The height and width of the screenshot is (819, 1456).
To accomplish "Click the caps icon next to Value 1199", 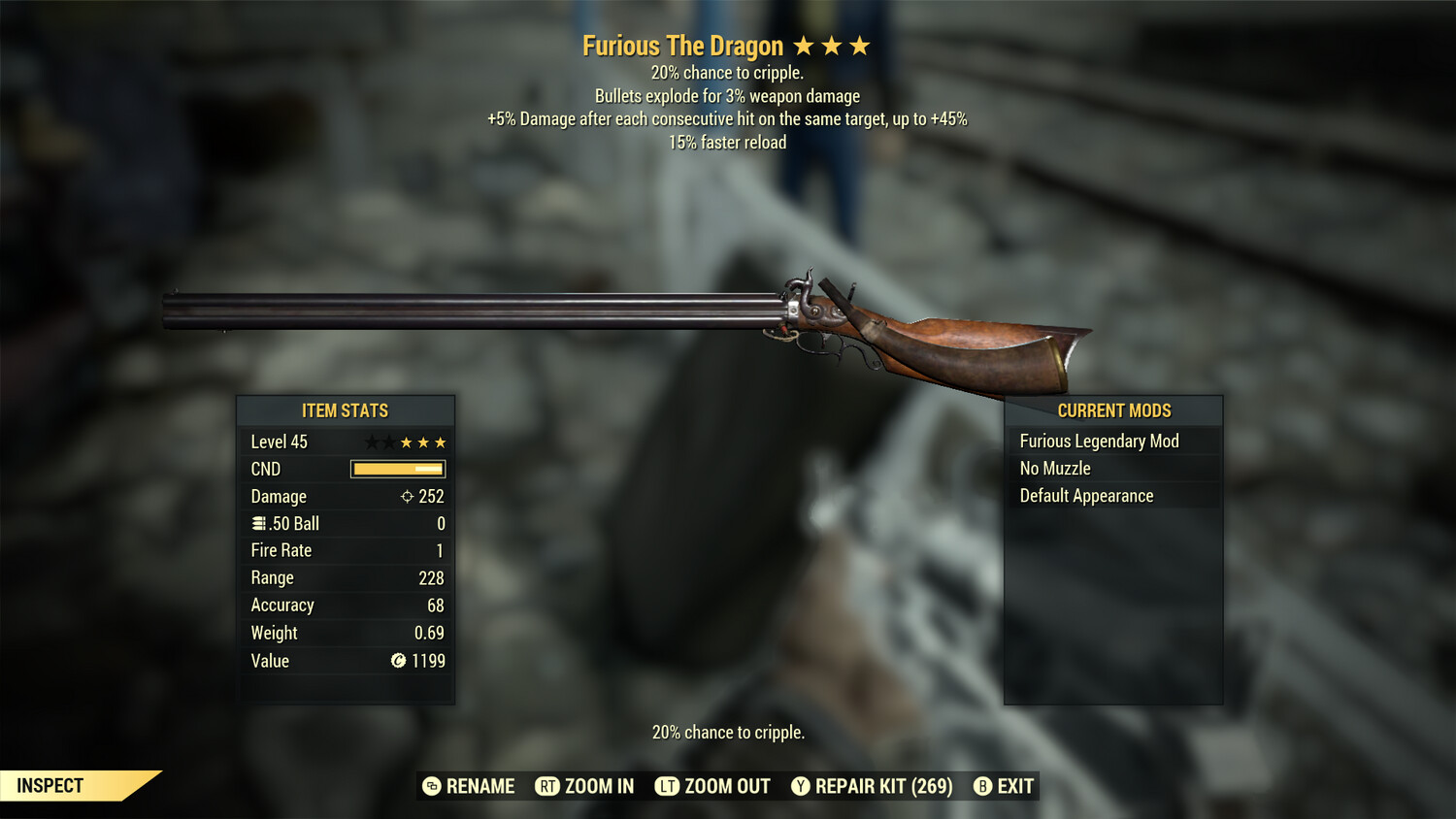I will 398,661.
